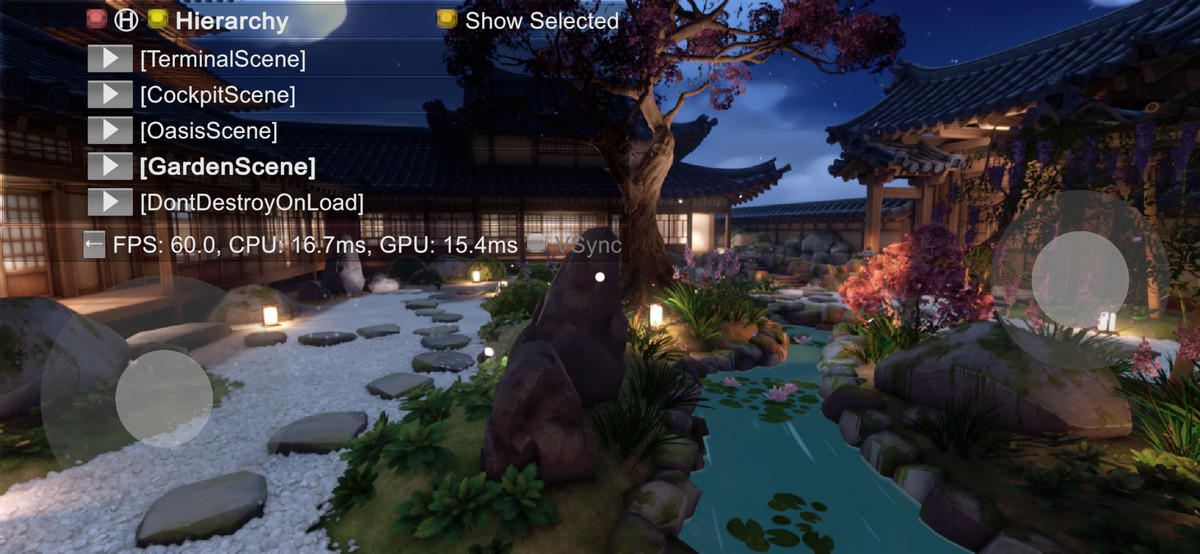Screen dimensions: 1200x554
Task: Tap the right virtual look joystick
Action: pyautogui.click(x=1080, y=279)
